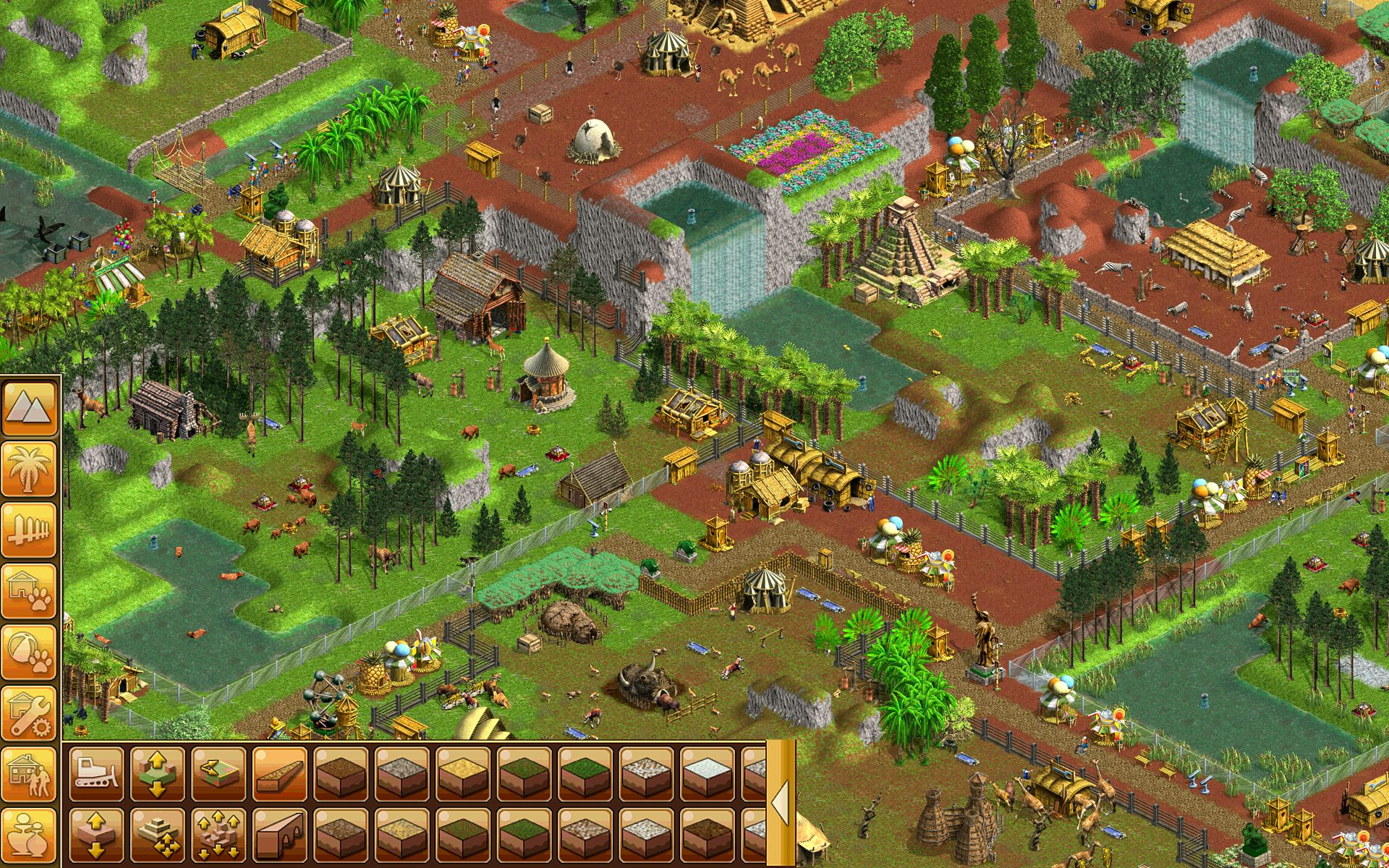Open the visitor facilities menu
This screenshot has height=868, width=1389.
point(30,773)
